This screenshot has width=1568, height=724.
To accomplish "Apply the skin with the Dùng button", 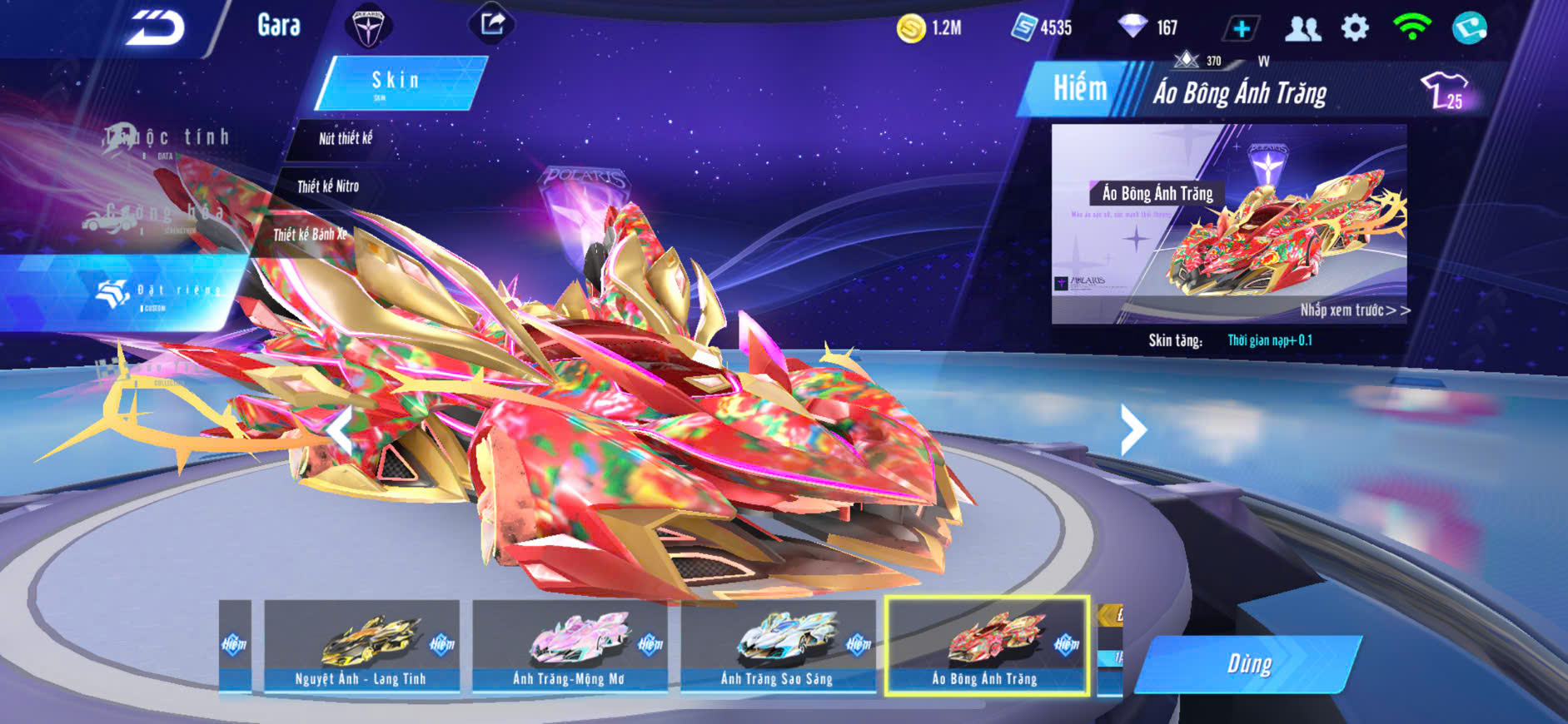I will click(1248, 664).
